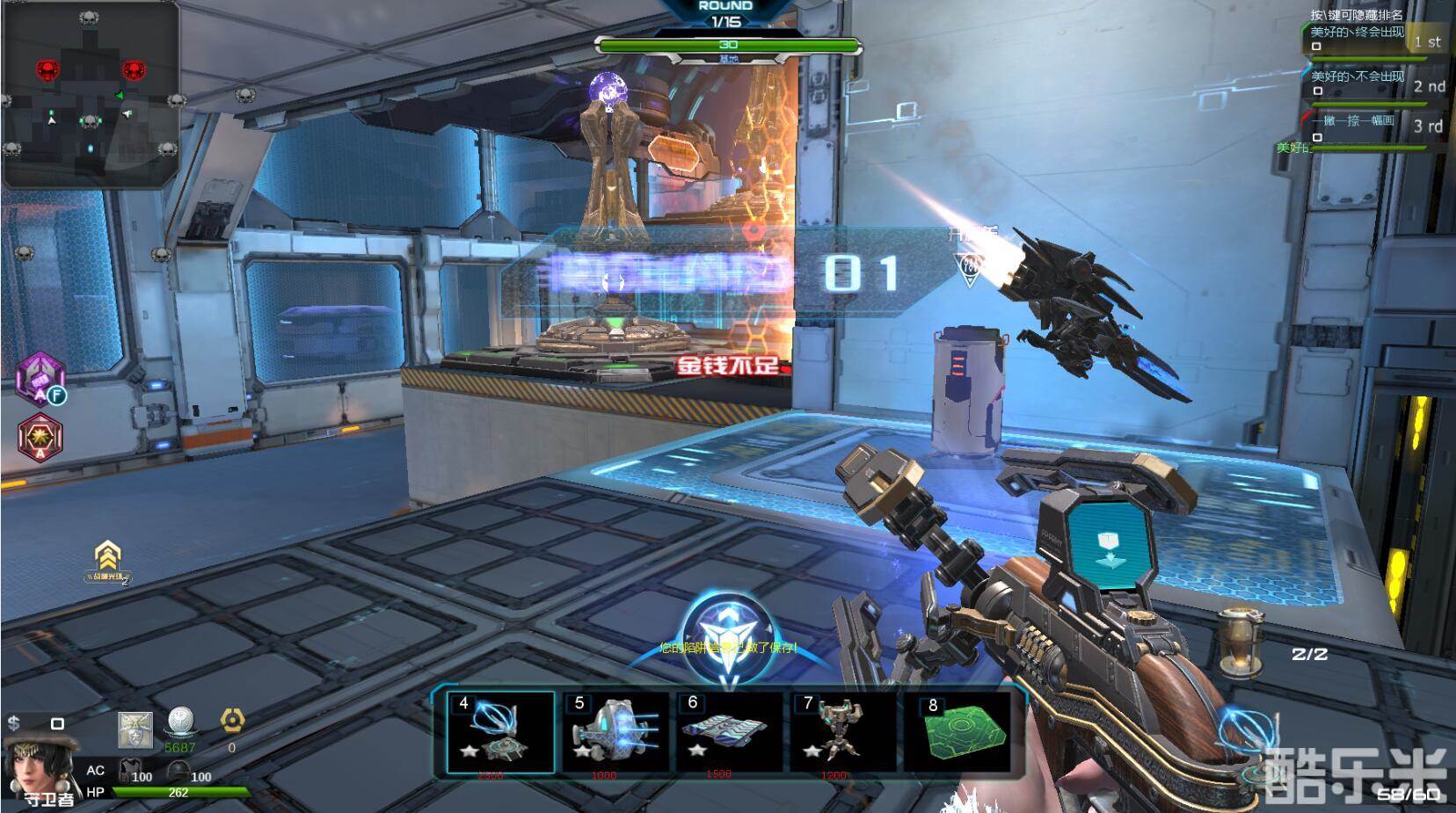Click the Guardian character portrait
The image size is (1456, 813).
[x=32, y=765]
